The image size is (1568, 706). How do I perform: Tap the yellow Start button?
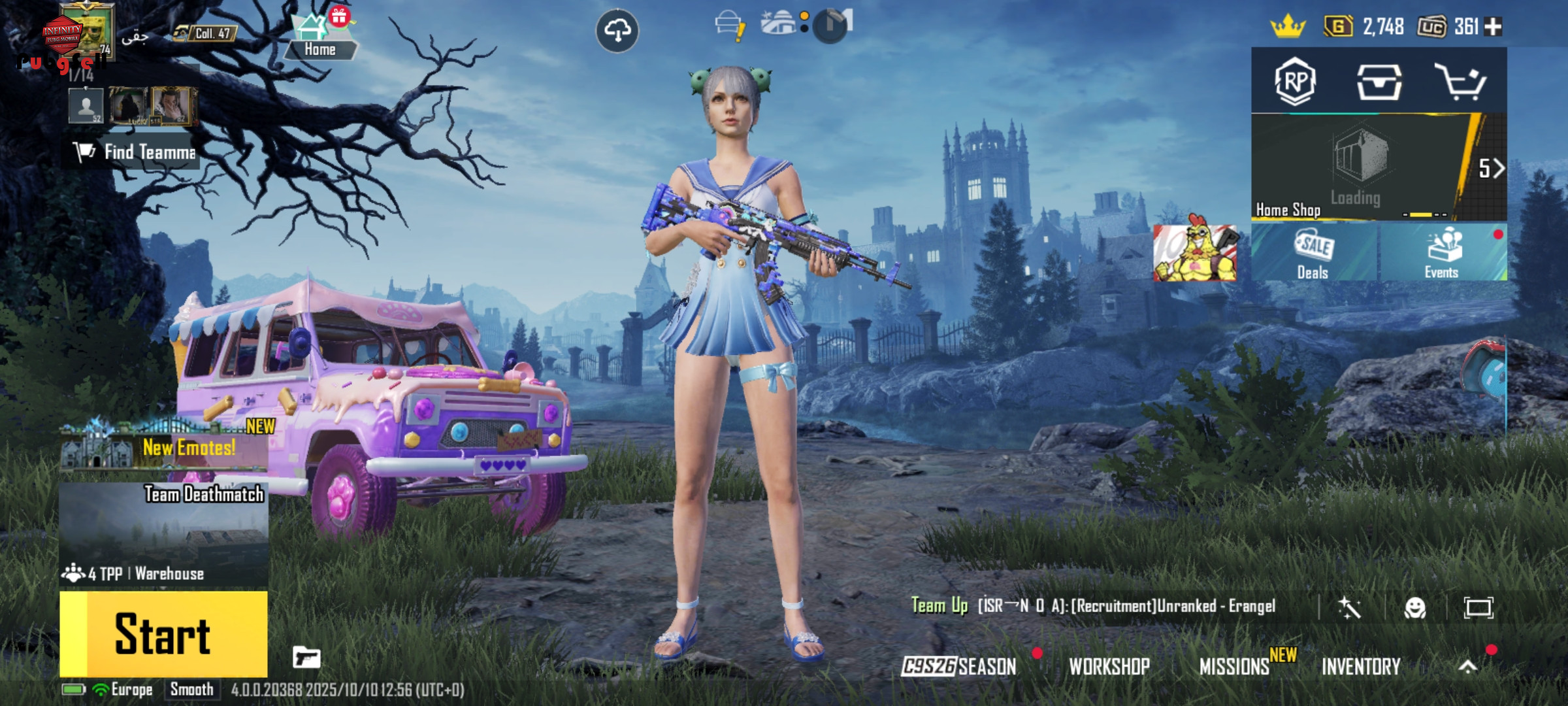point(163,633)
